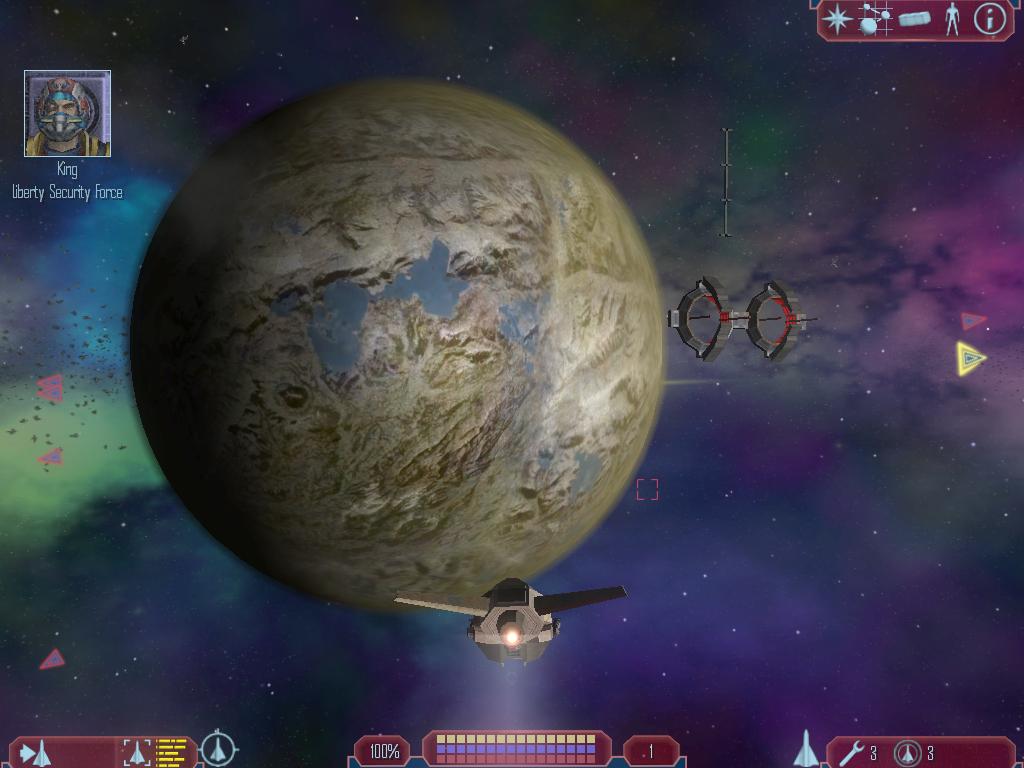Use the wrench repair kit icon
Screen dimensions: 1024x768
851,752
